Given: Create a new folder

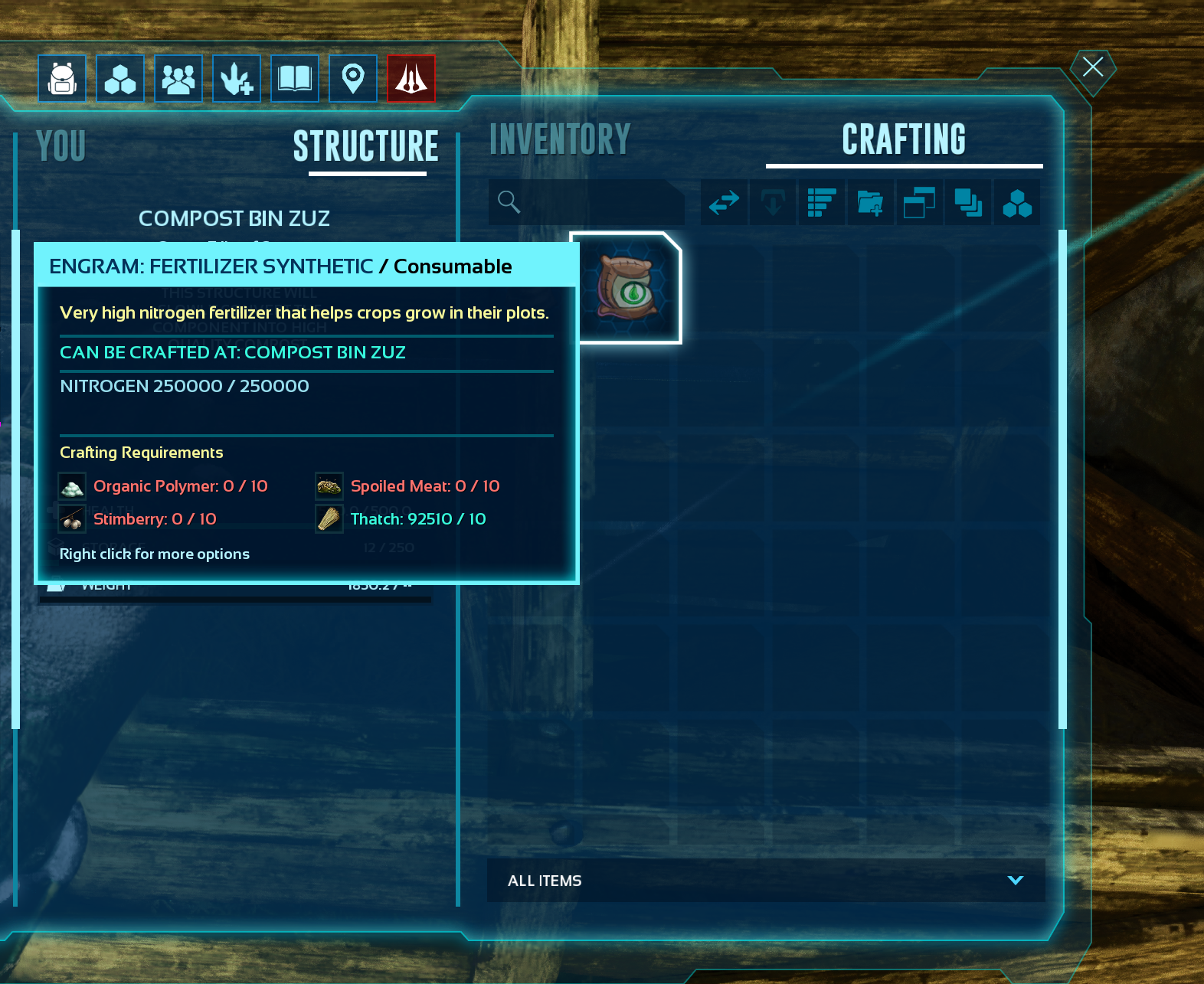Looking at the screenshot, I should [870, 202].
